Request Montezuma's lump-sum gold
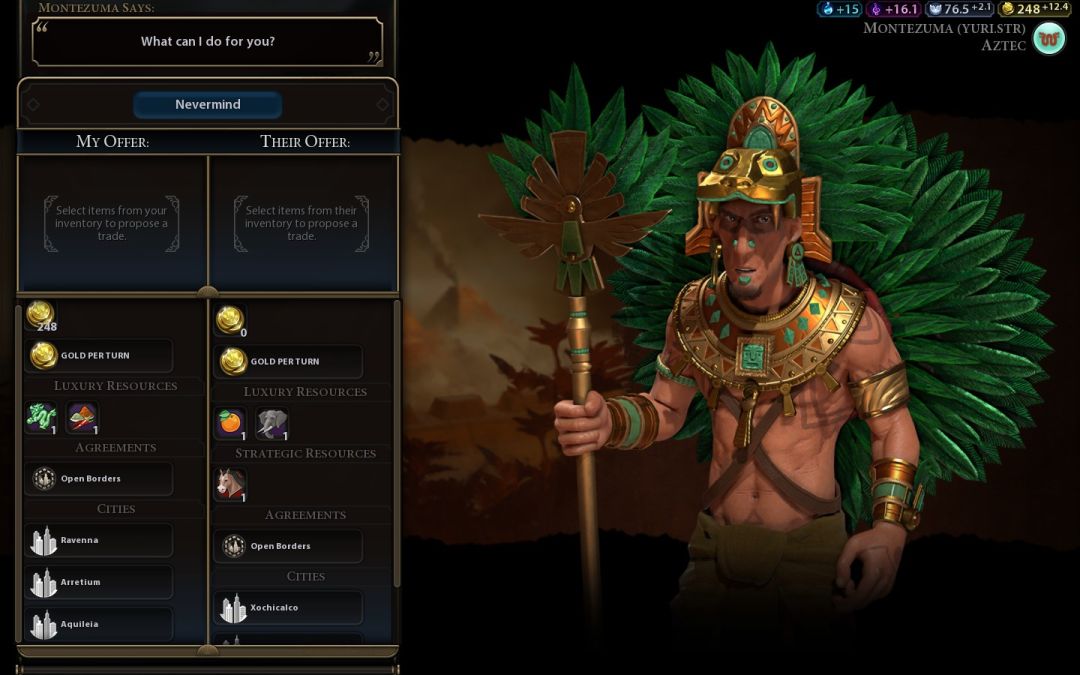The width and height of the screenshot is (1080, 675). 232,321
